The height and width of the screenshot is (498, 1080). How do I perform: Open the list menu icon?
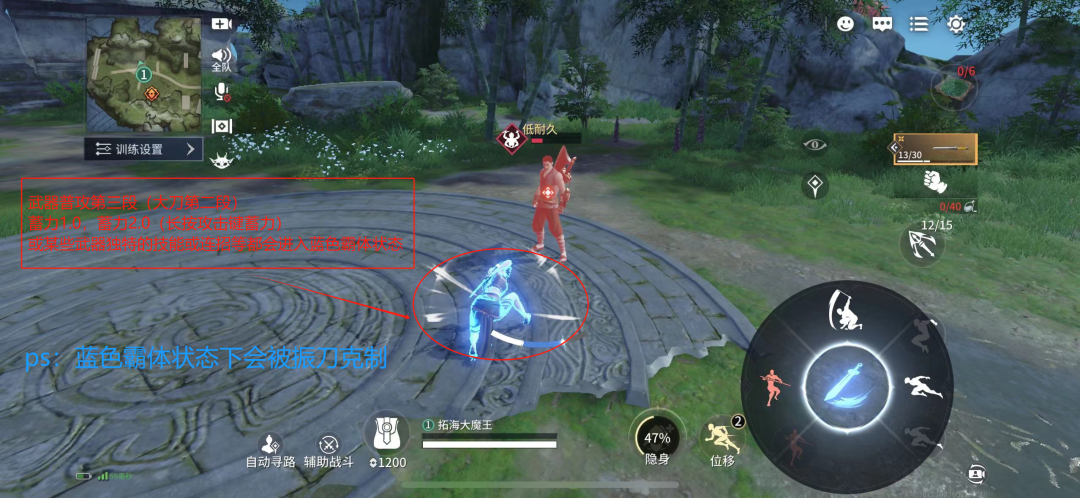pos(918,24)
